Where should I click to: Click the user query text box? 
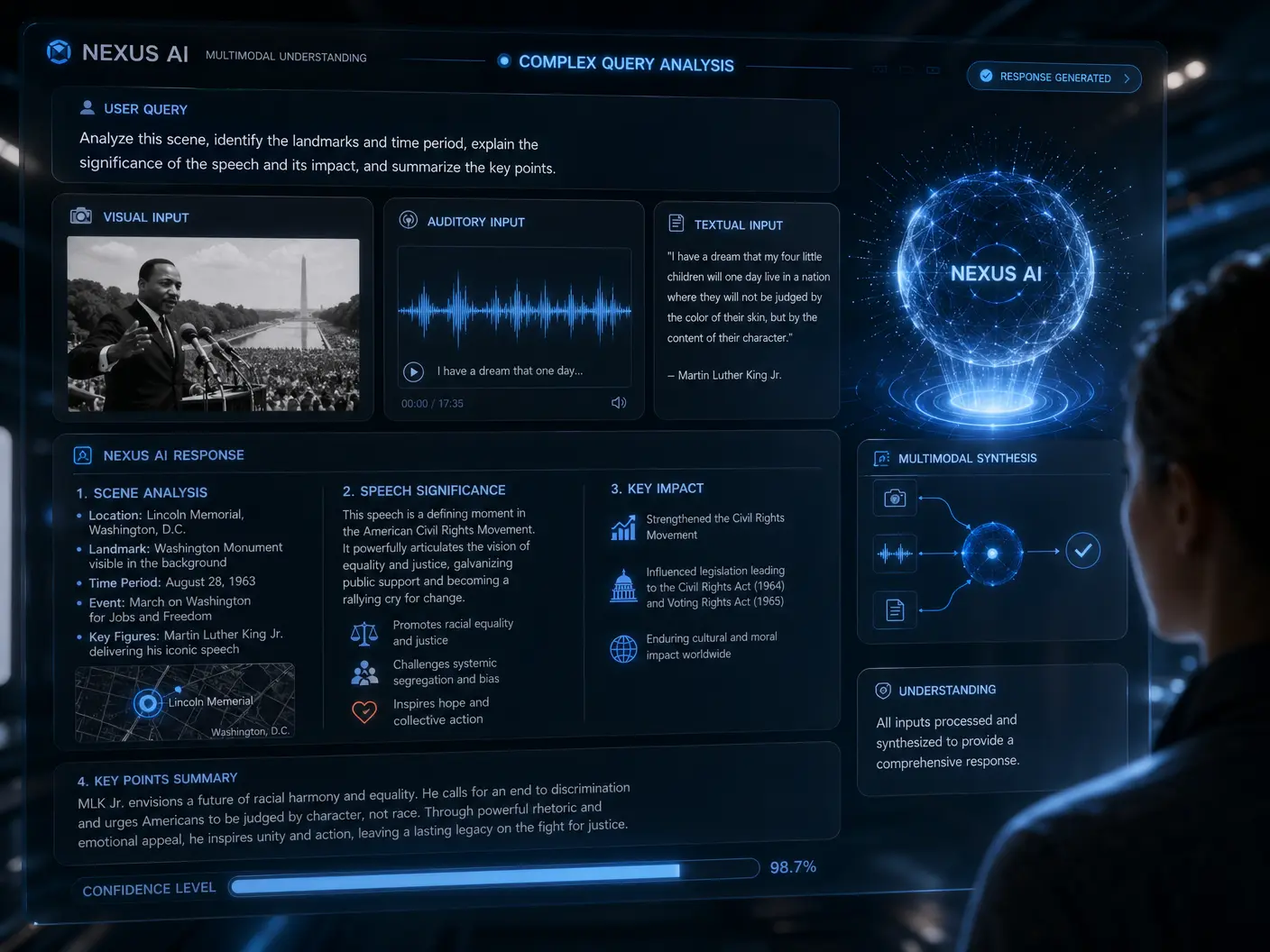445,152
